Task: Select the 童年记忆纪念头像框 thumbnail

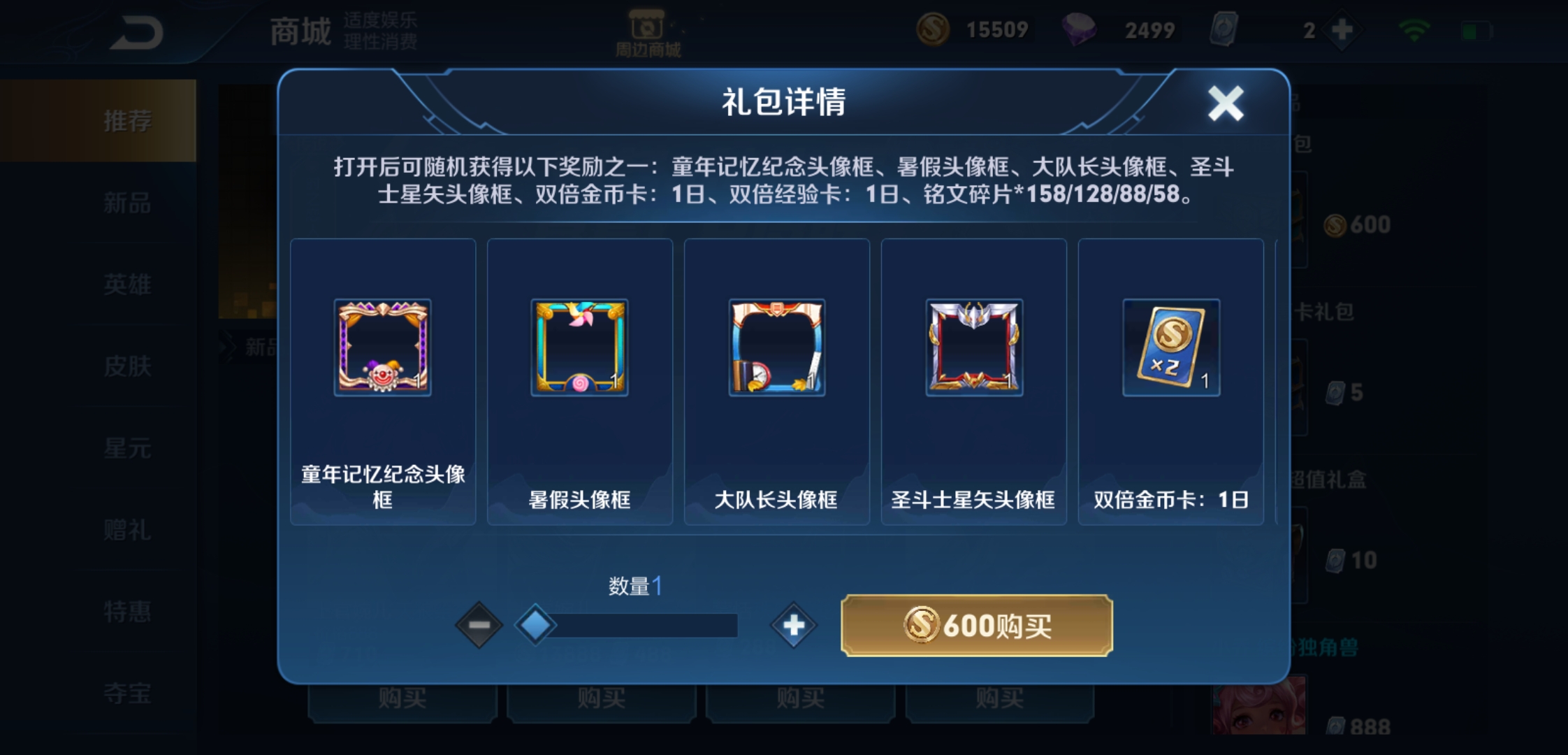Action: coord(383,347)
